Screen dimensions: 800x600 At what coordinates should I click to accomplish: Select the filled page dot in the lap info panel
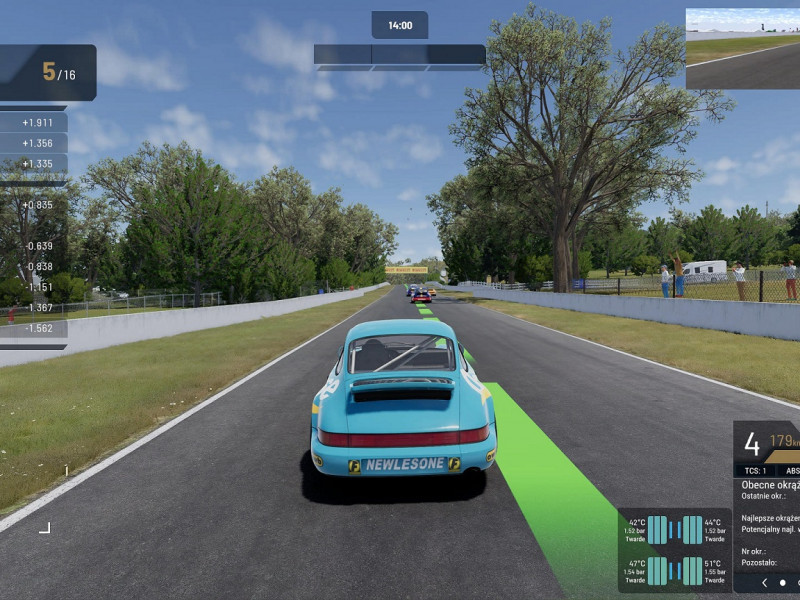click(x=783, y=582)
